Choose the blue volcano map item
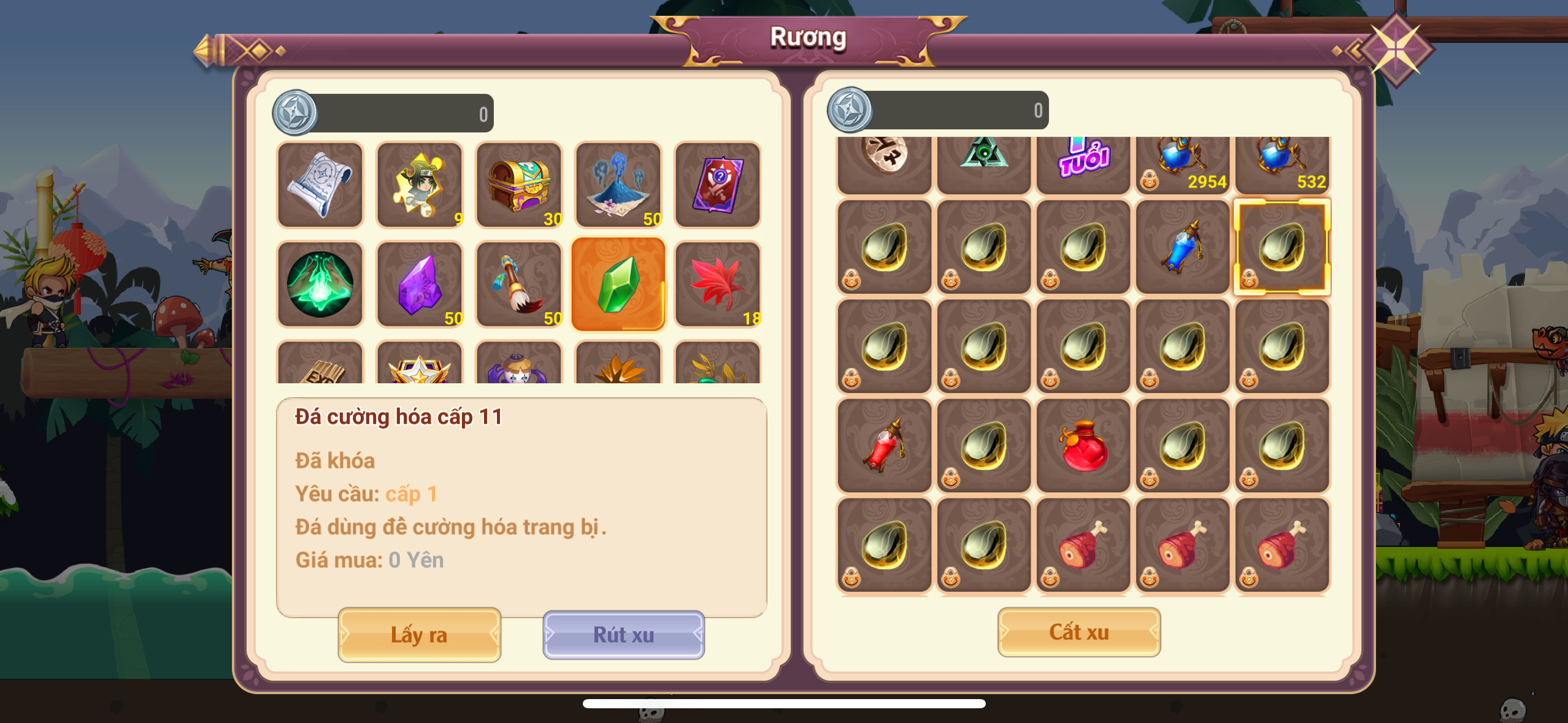Viewport: 1568px width, 723px height. pos(618,185)
